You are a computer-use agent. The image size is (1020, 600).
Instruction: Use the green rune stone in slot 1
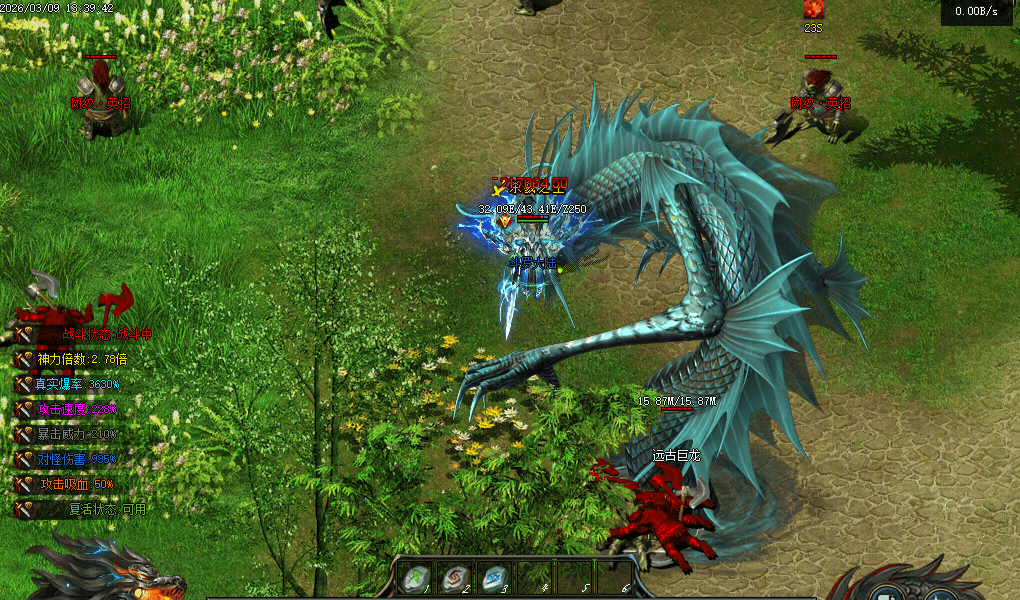point(414,578)
